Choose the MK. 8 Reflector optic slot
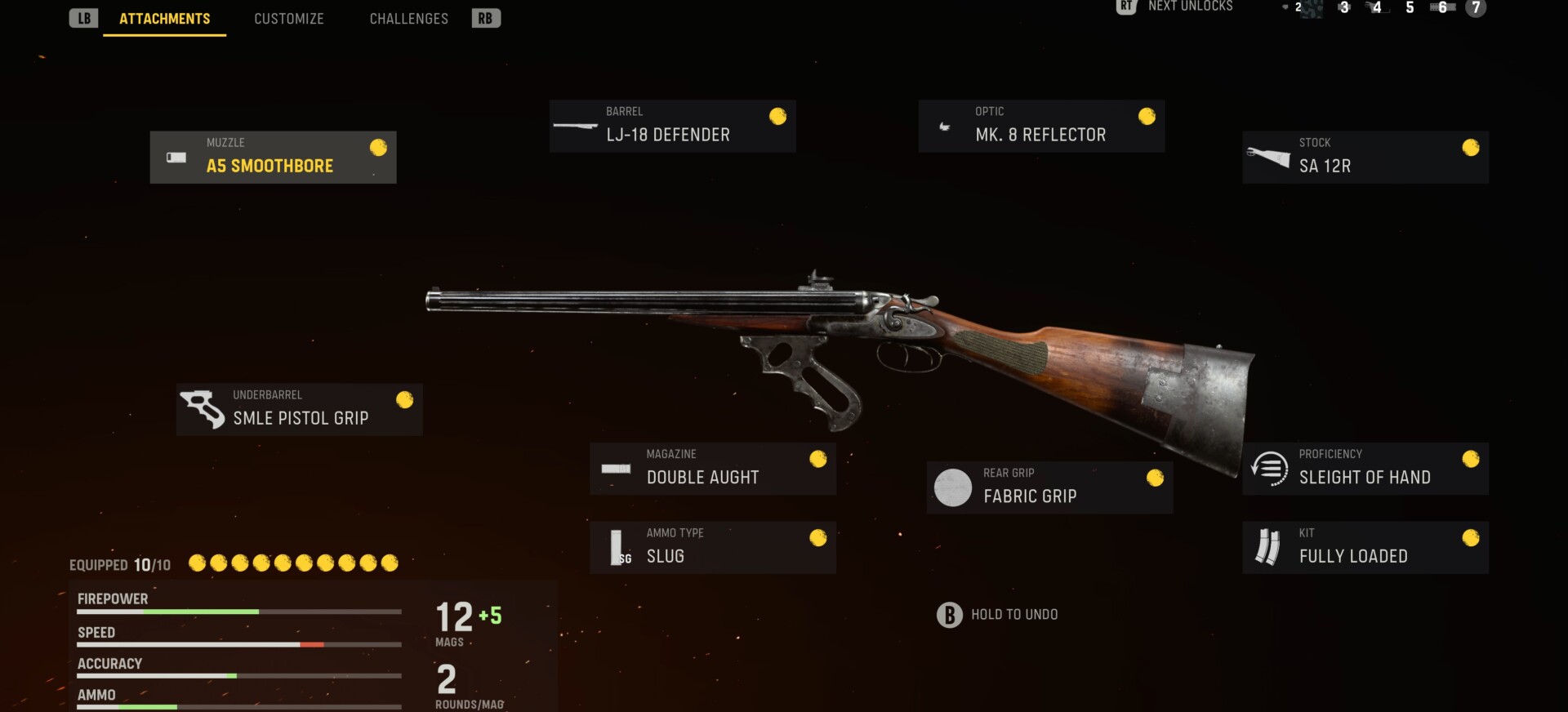 click(1041, 127)
